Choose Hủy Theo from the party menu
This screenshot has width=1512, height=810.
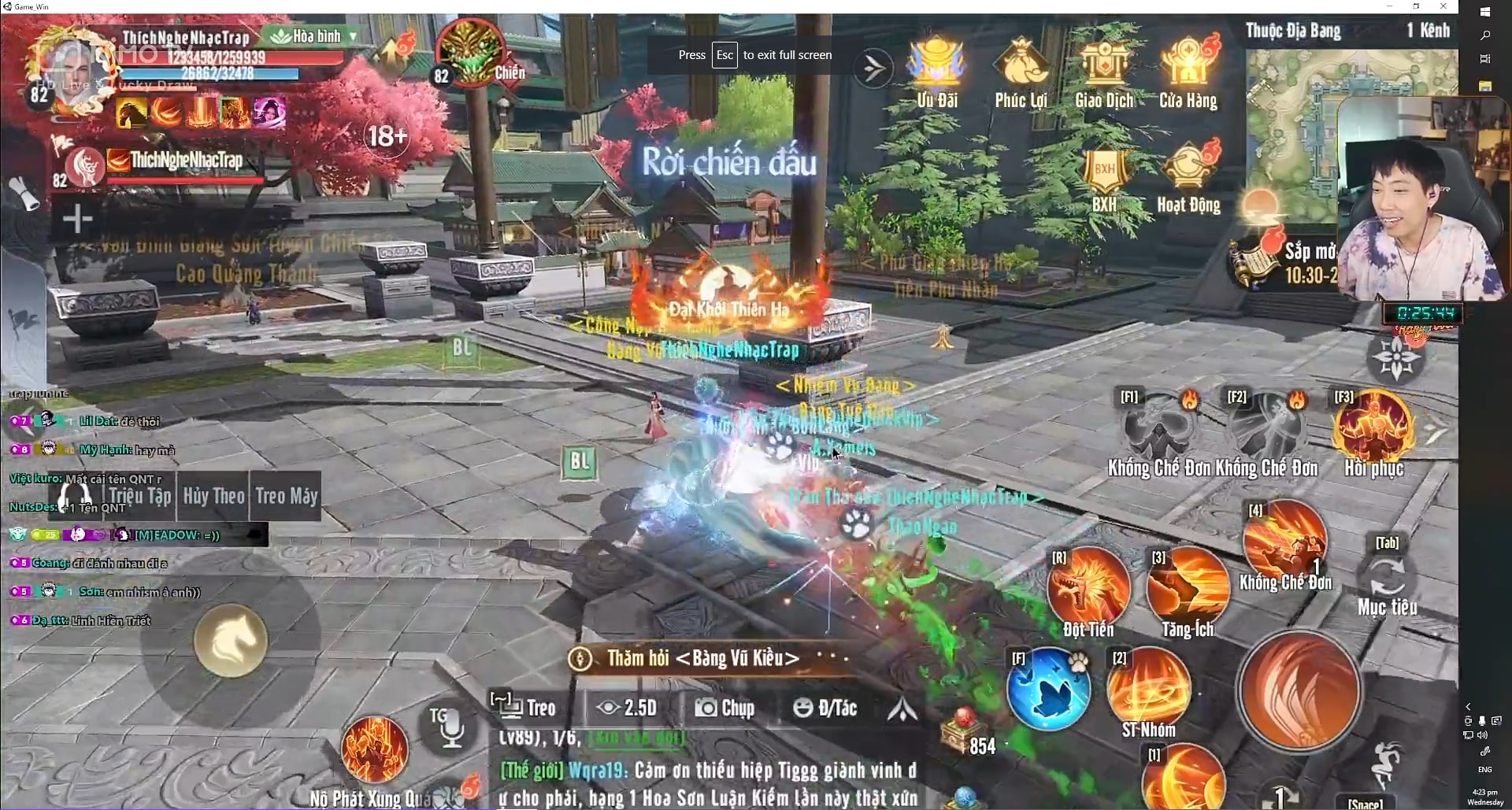click(x=213, y=496)
